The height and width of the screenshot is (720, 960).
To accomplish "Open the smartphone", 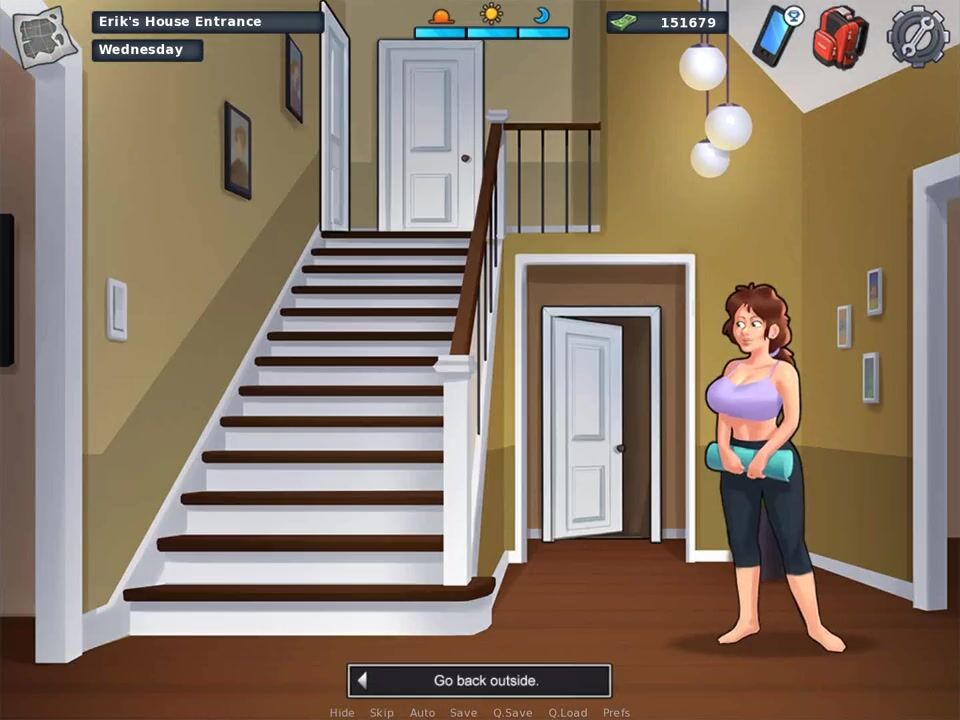I will [775, 35].
